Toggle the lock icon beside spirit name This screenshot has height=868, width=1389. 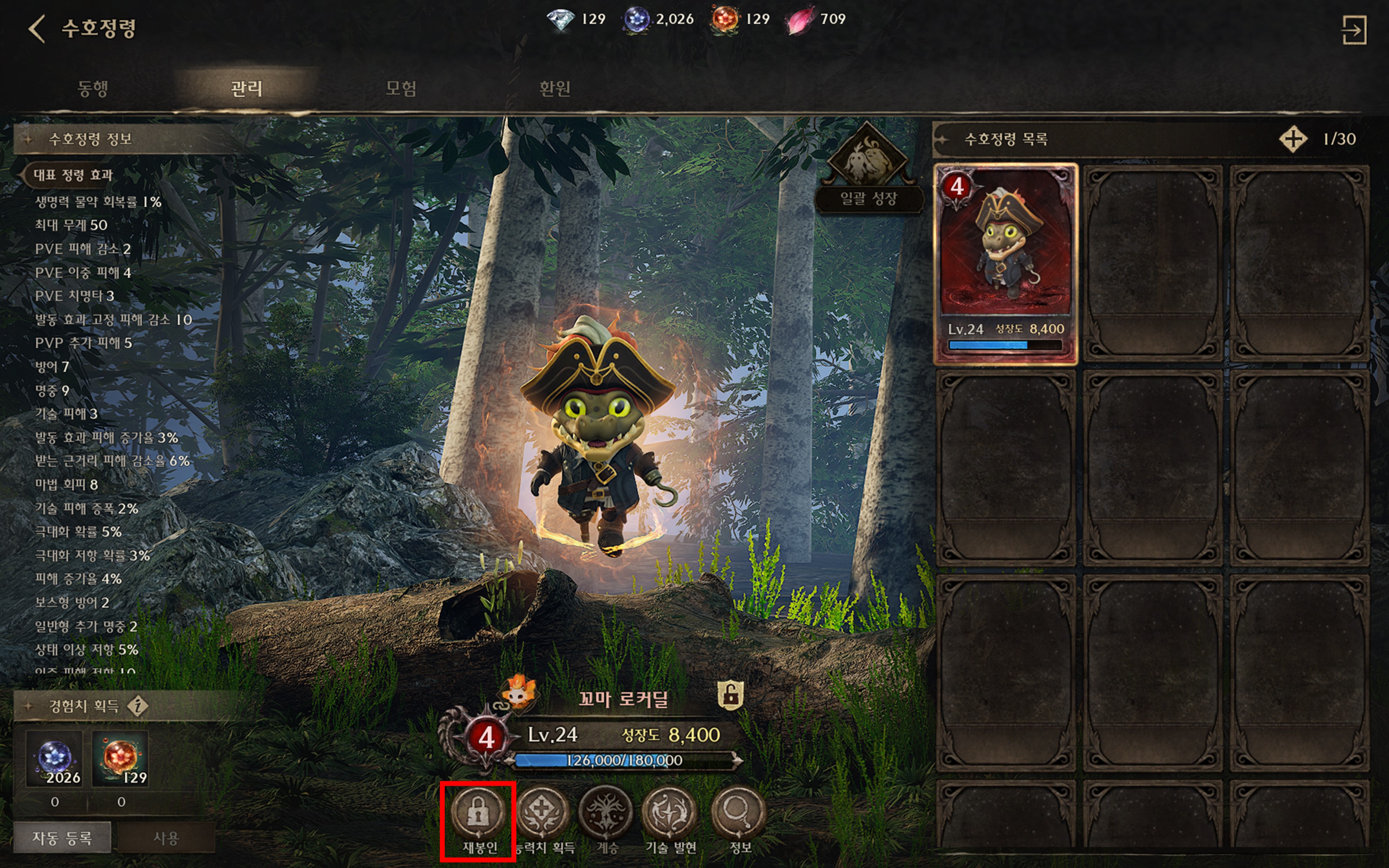click(730, 696)
